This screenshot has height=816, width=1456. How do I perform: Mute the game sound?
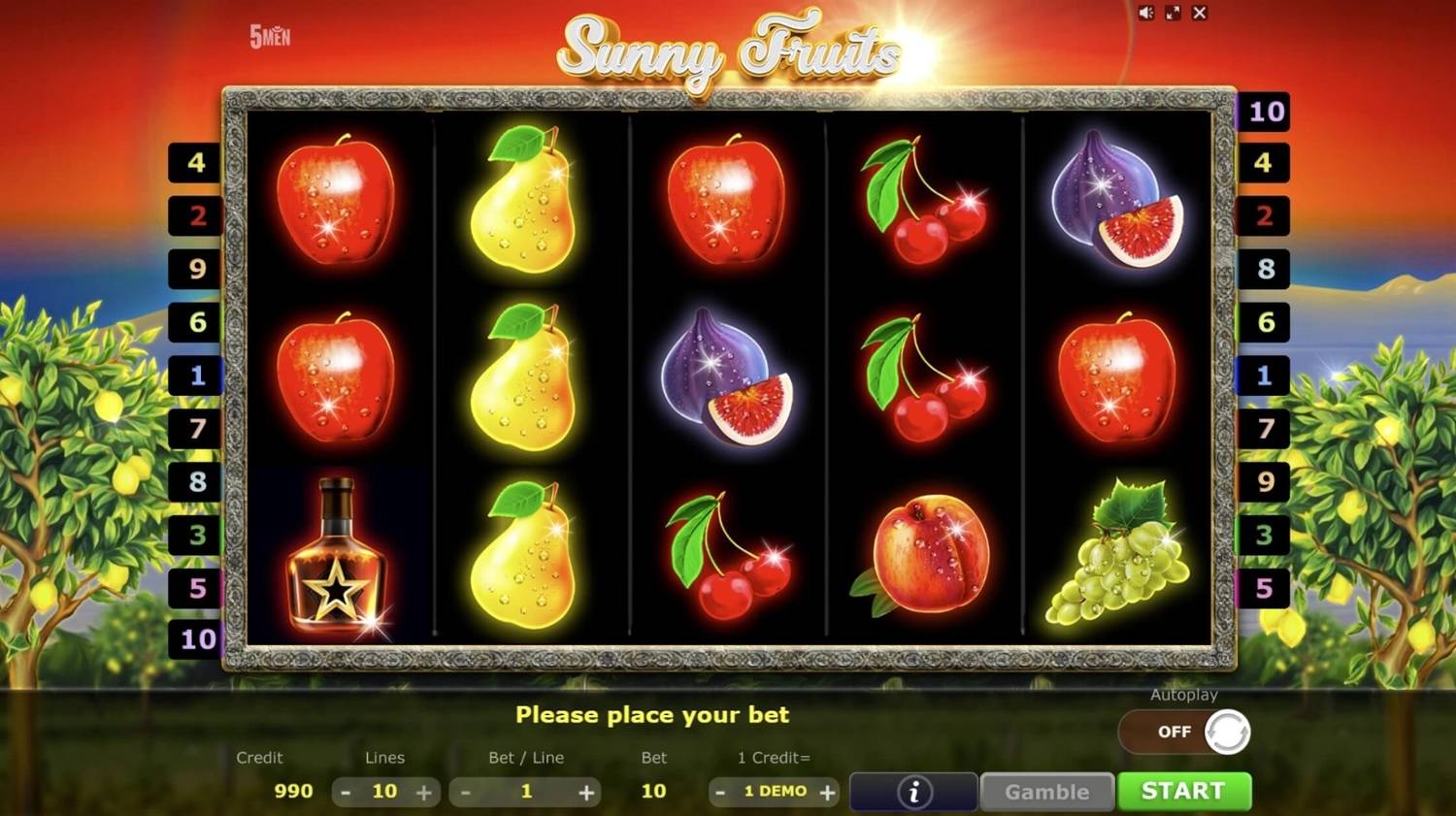point(1146,14)
